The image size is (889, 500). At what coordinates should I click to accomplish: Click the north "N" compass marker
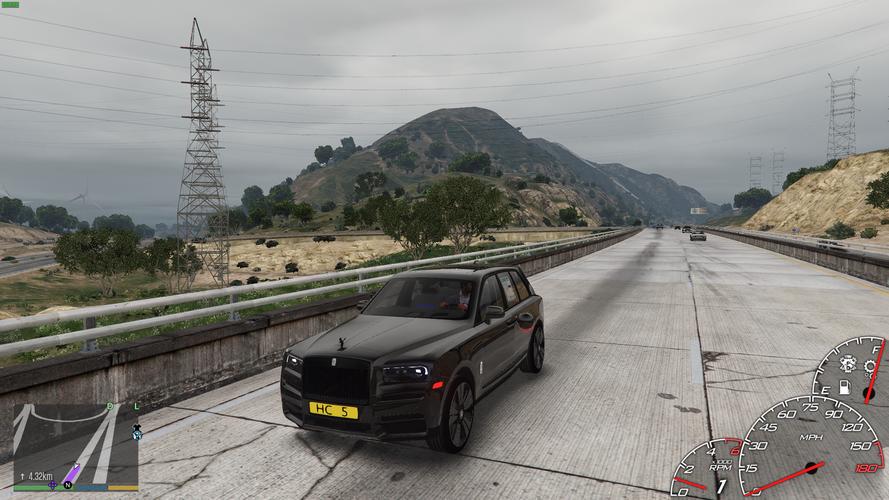(67, 485)
